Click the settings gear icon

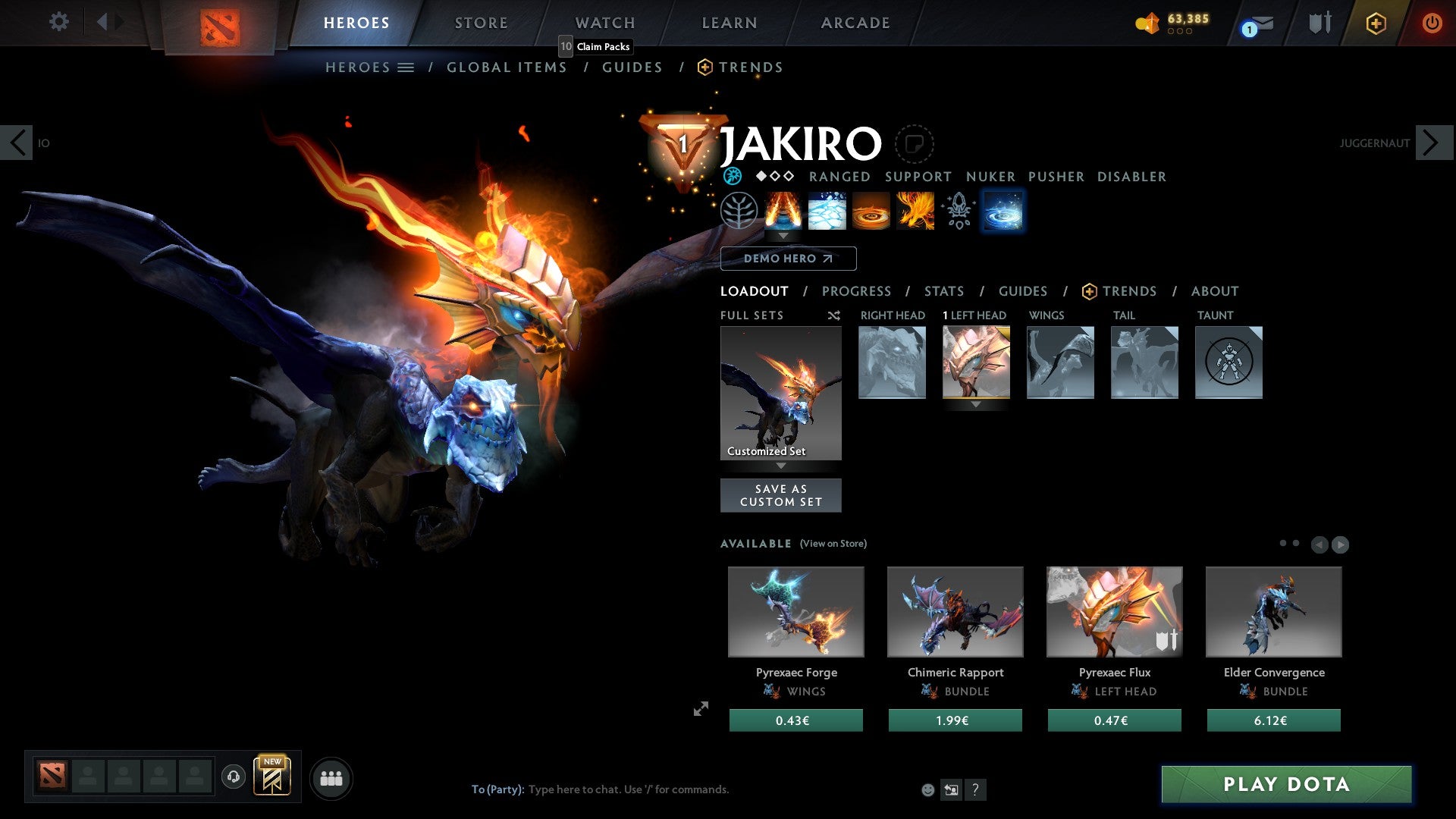tap(58, 22)
